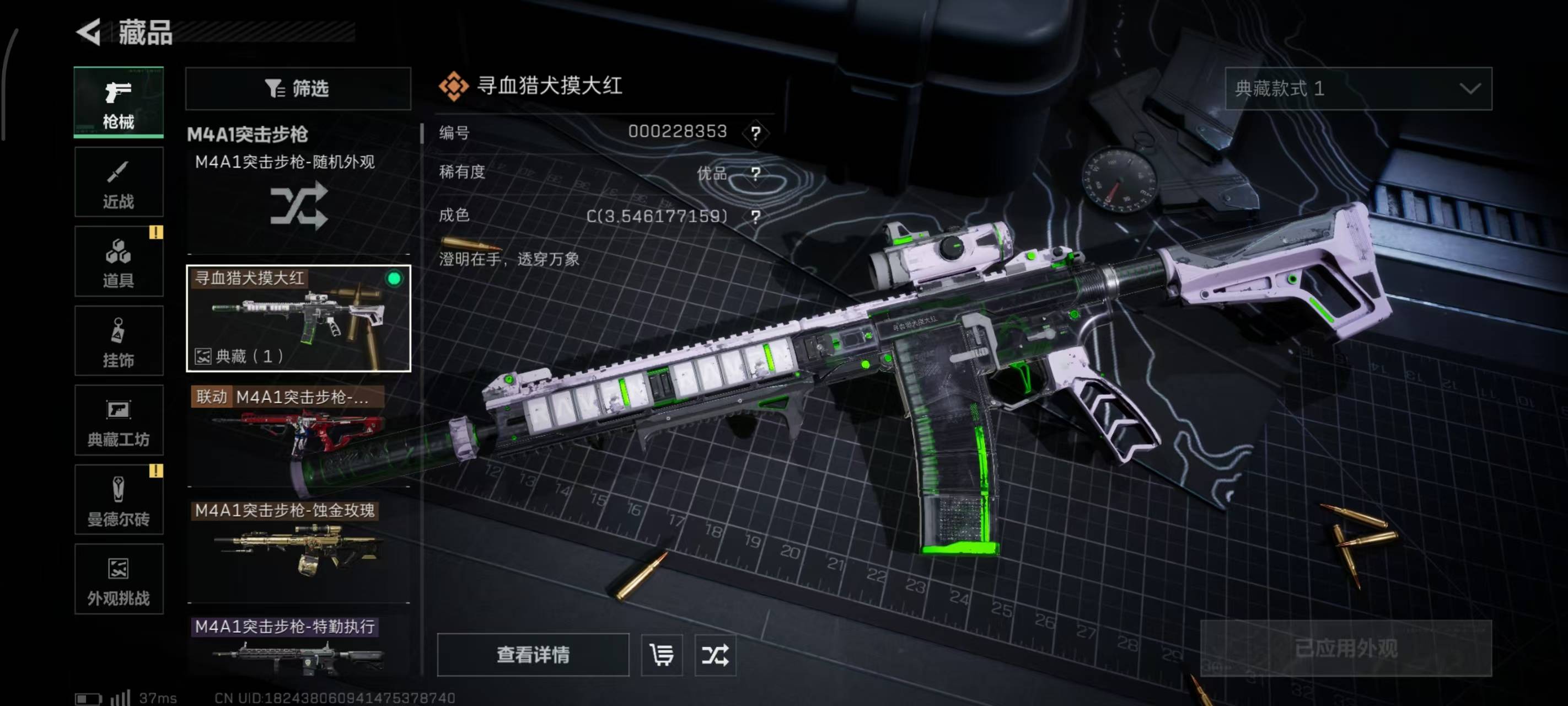Open the 筛选 filter button
The image size is (1568, 706).
(298, 89)
